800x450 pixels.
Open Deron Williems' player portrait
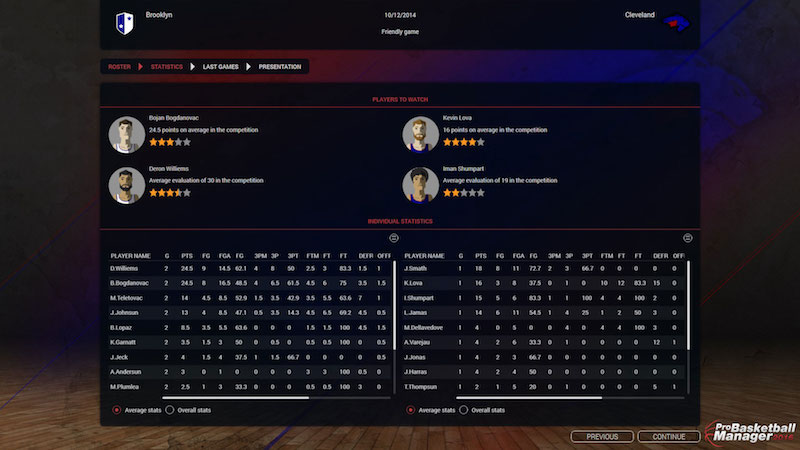point(125,184)
